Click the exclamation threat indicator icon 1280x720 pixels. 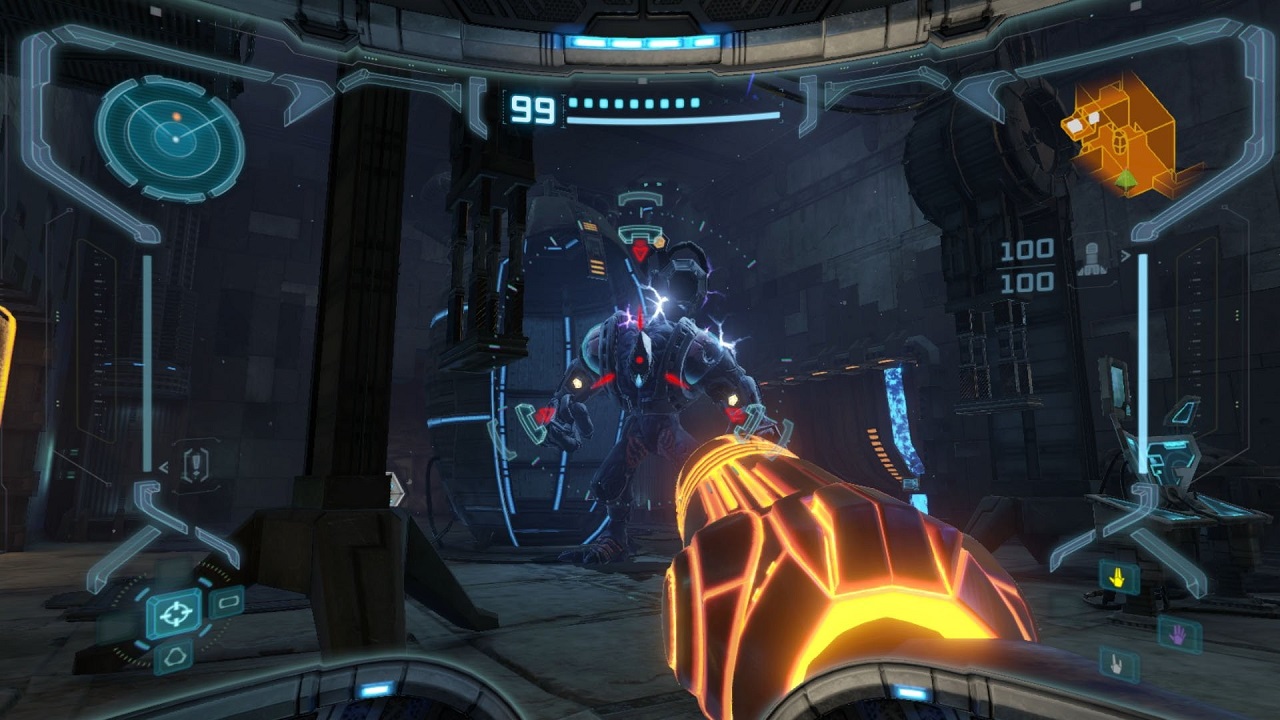(x=194, y=465)
